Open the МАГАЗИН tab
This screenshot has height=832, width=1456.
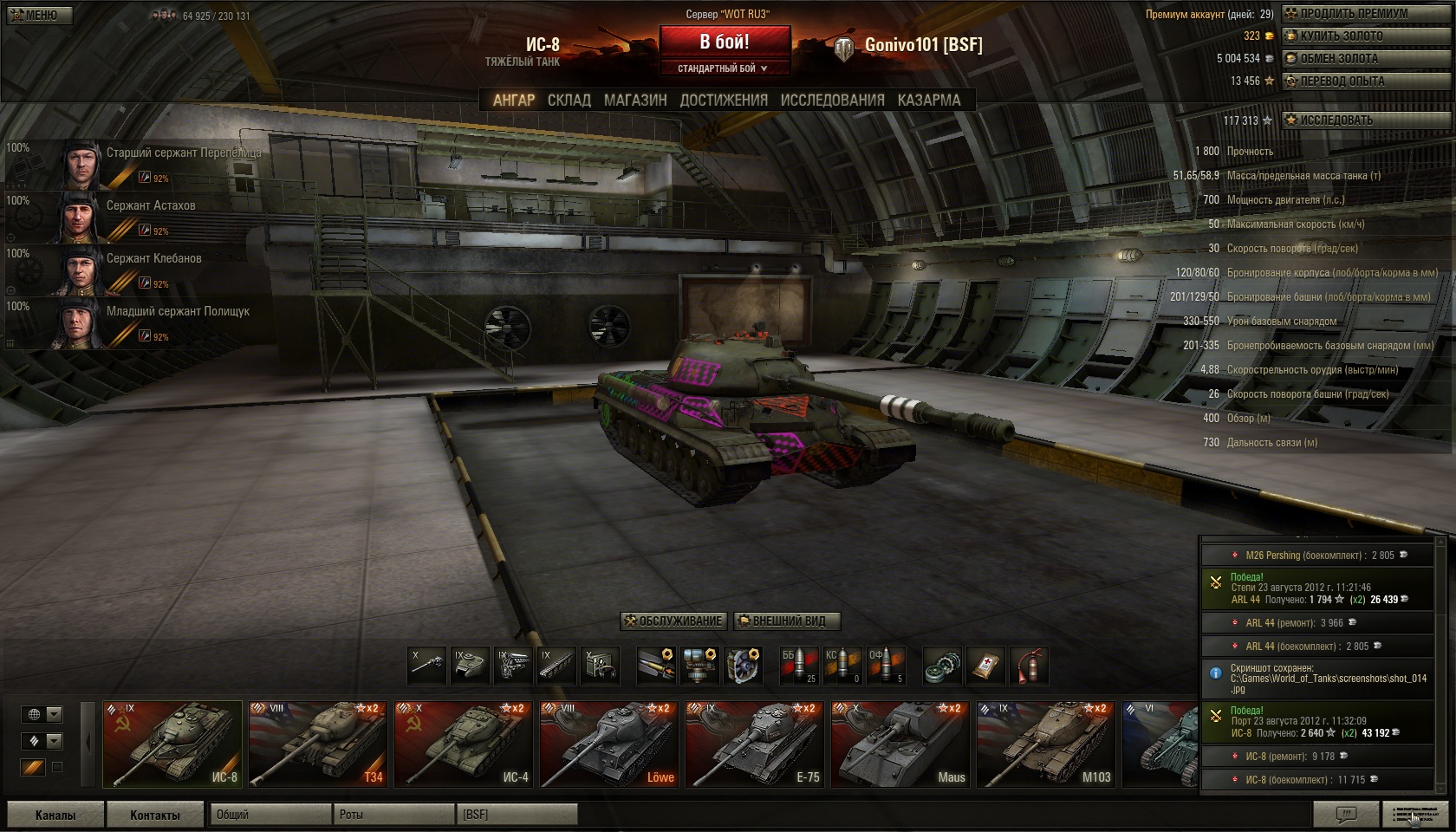pos(635,101)
